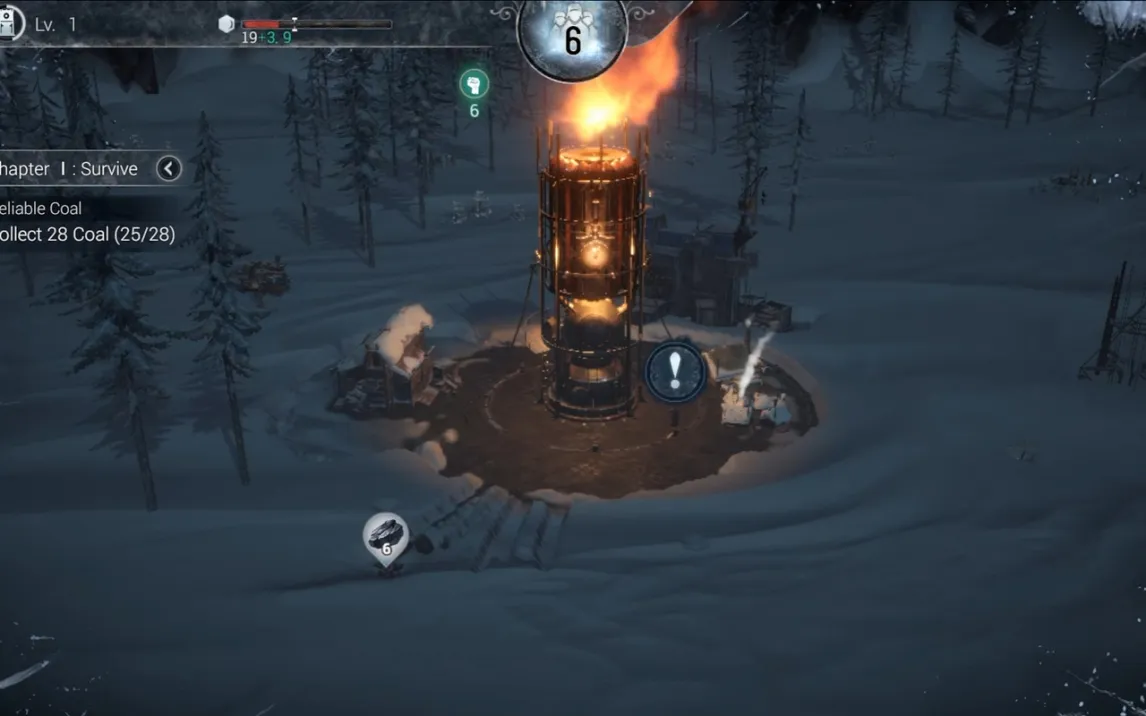Open the player avatar portrait
The width and height of the screenshot is (1146, 716).
[x=10, y=23]
